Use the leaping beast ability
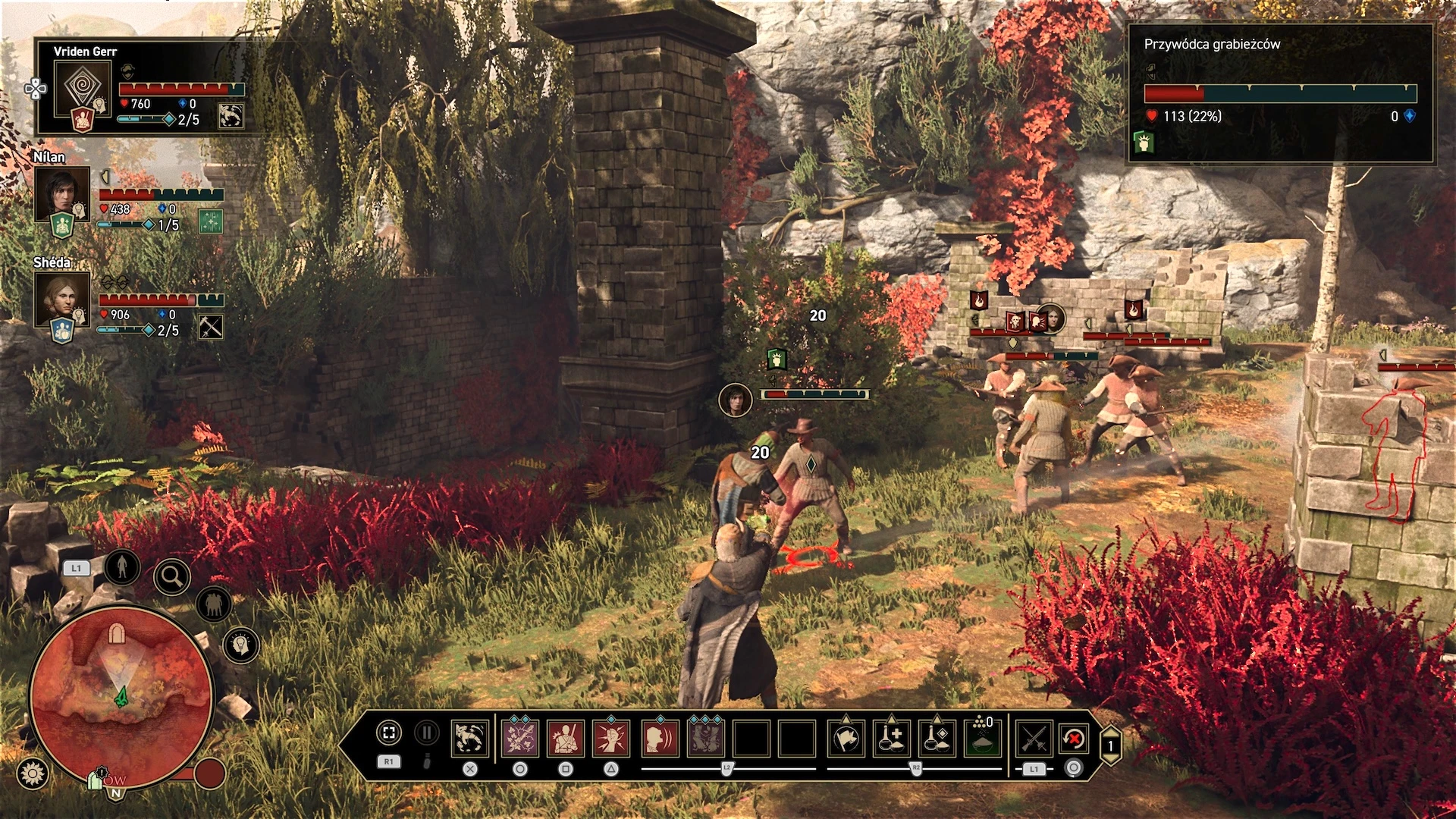Image resolution: width=1456 pixels, height=819 pixels. point(470,738)
